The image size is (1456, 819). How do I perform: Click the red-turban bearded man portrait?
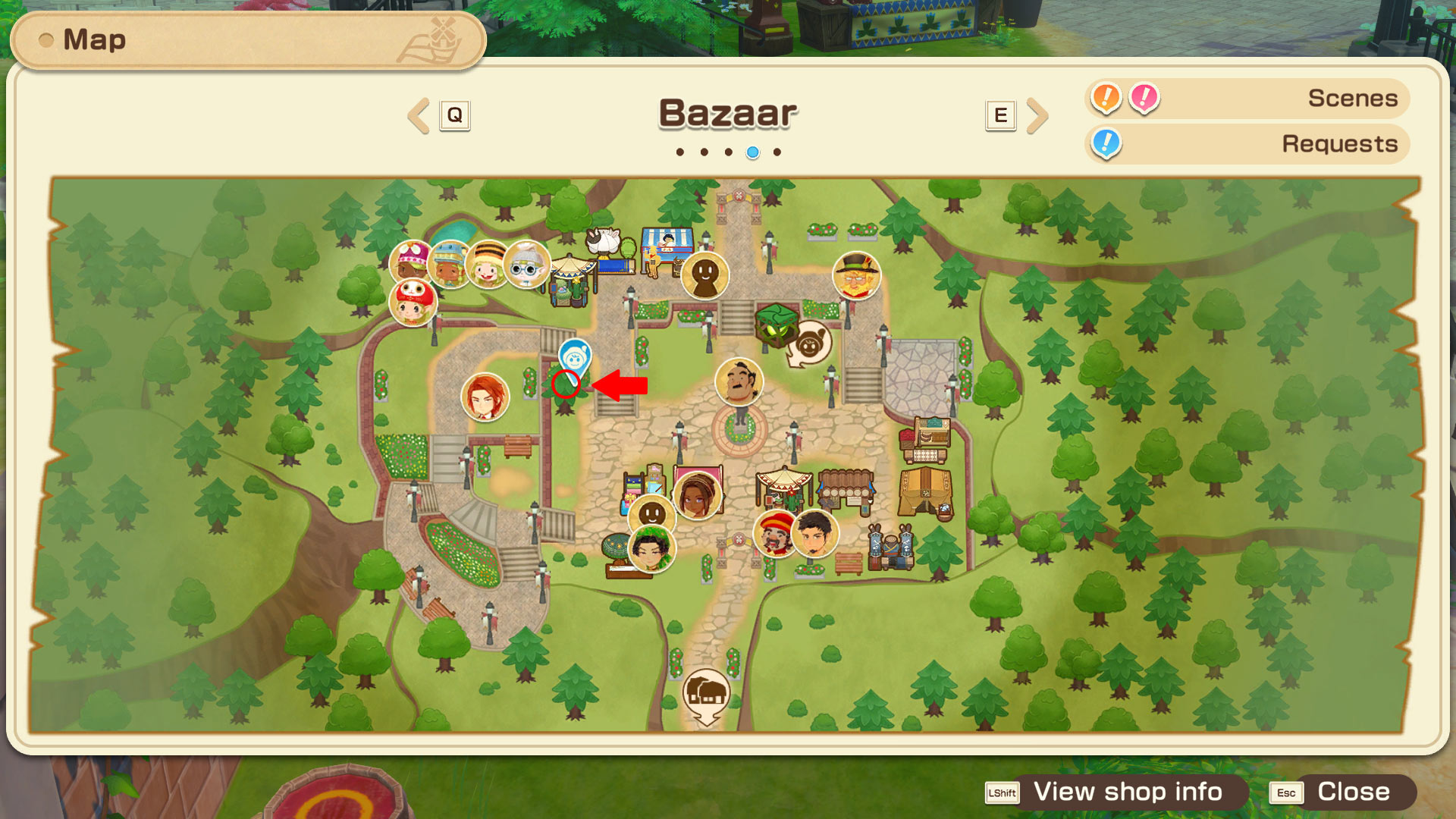(x=774, y=532)
